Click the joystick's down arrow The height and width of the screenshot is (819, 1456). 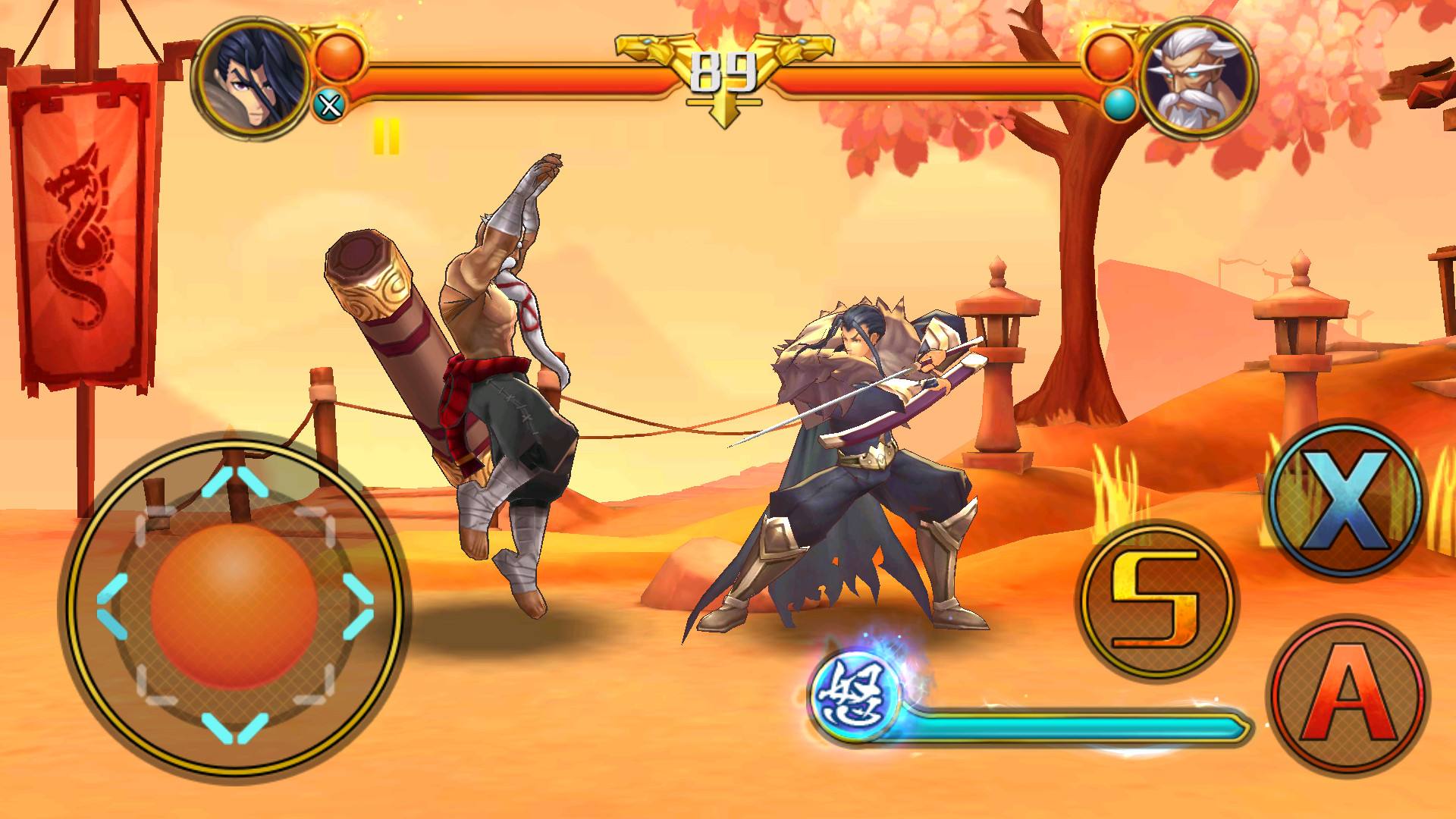coord(234,728)
